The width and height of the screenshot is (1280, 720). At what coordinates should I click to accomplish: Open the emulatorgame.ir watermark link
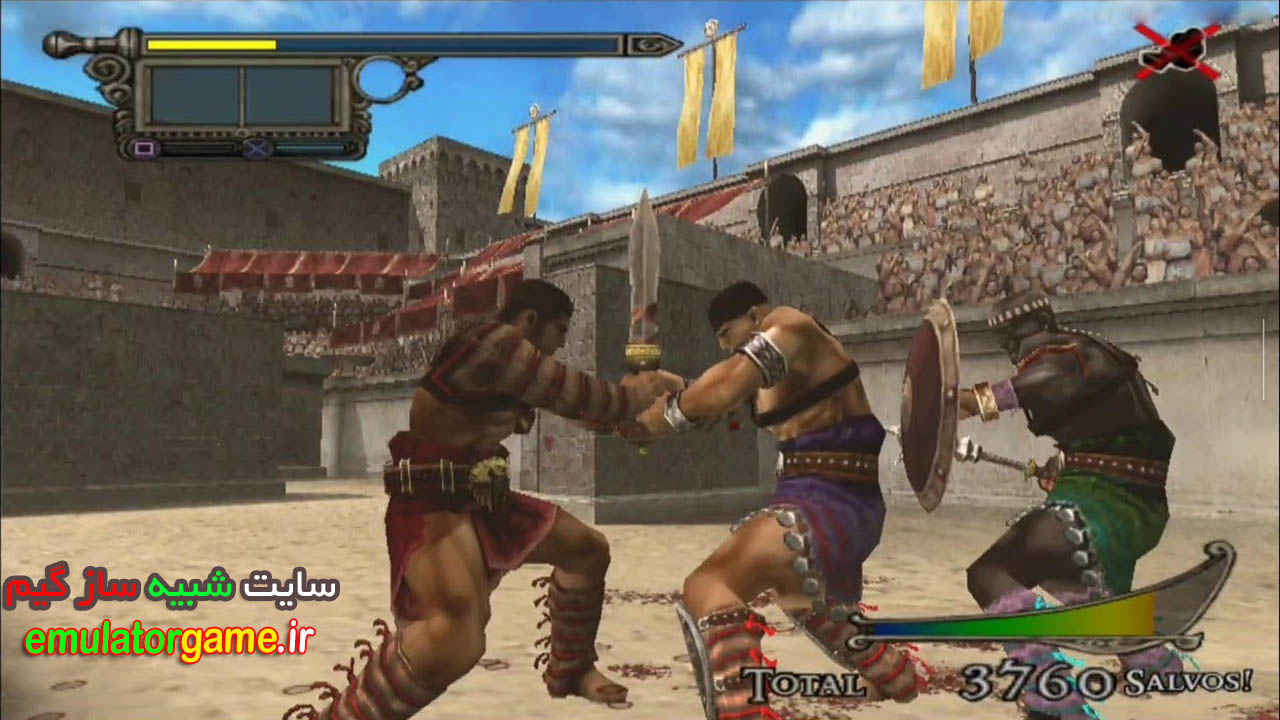coord(169,642)
